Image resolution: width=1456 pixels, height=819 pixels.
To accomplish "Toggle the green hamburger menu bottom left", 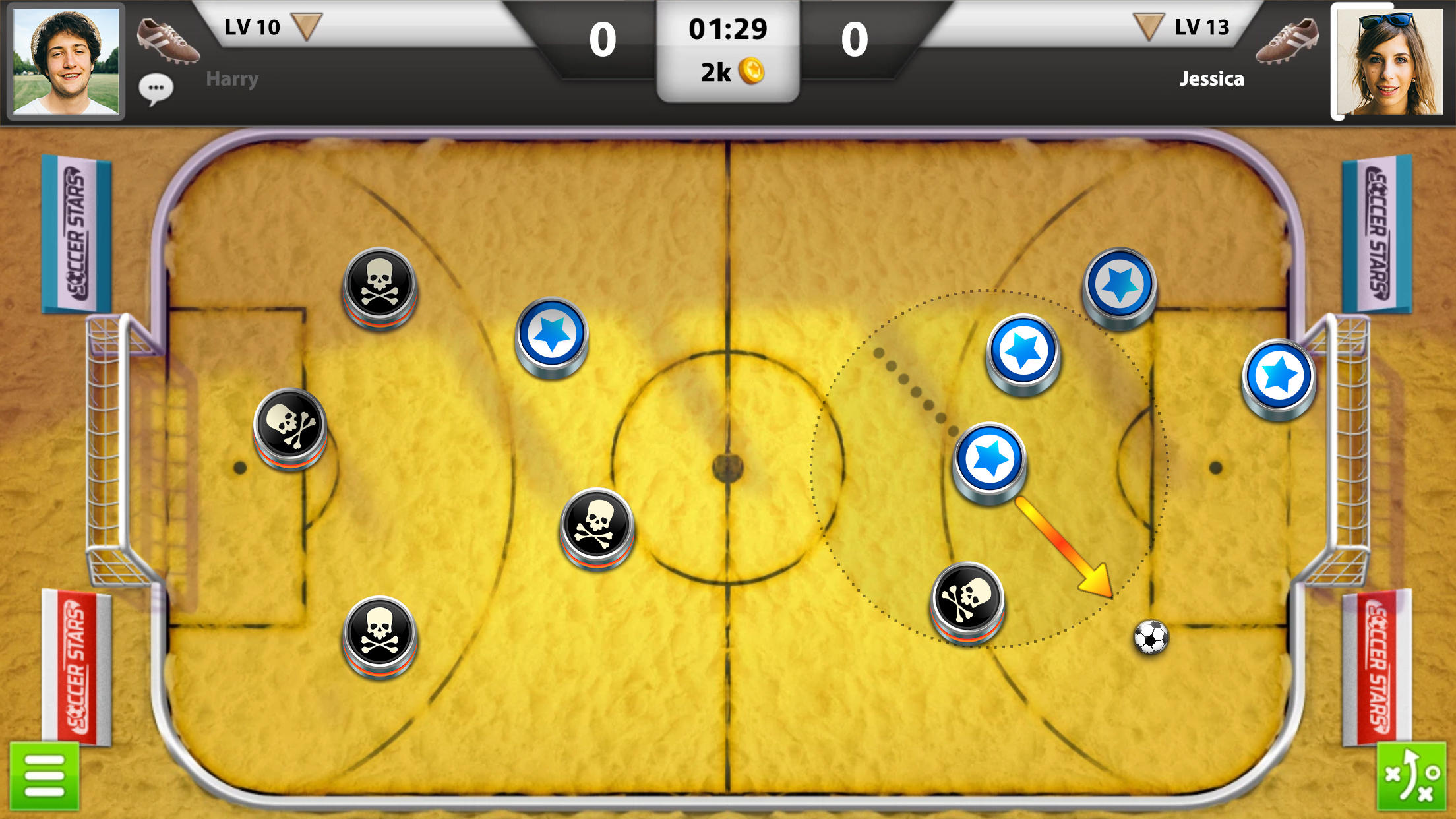I will tap(44, 775).
